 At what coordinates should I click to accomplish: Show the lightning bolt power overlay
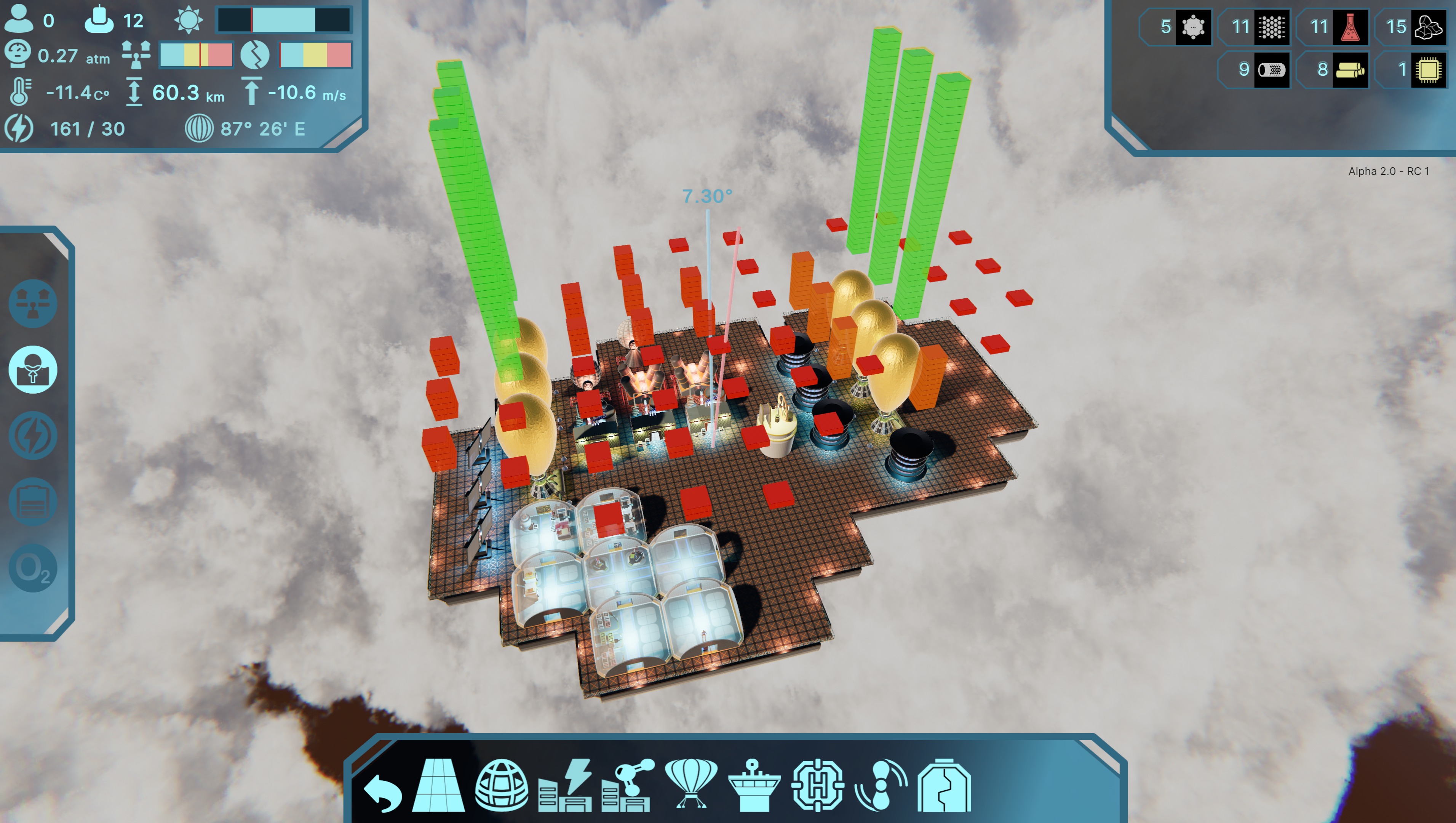point(33,436)
